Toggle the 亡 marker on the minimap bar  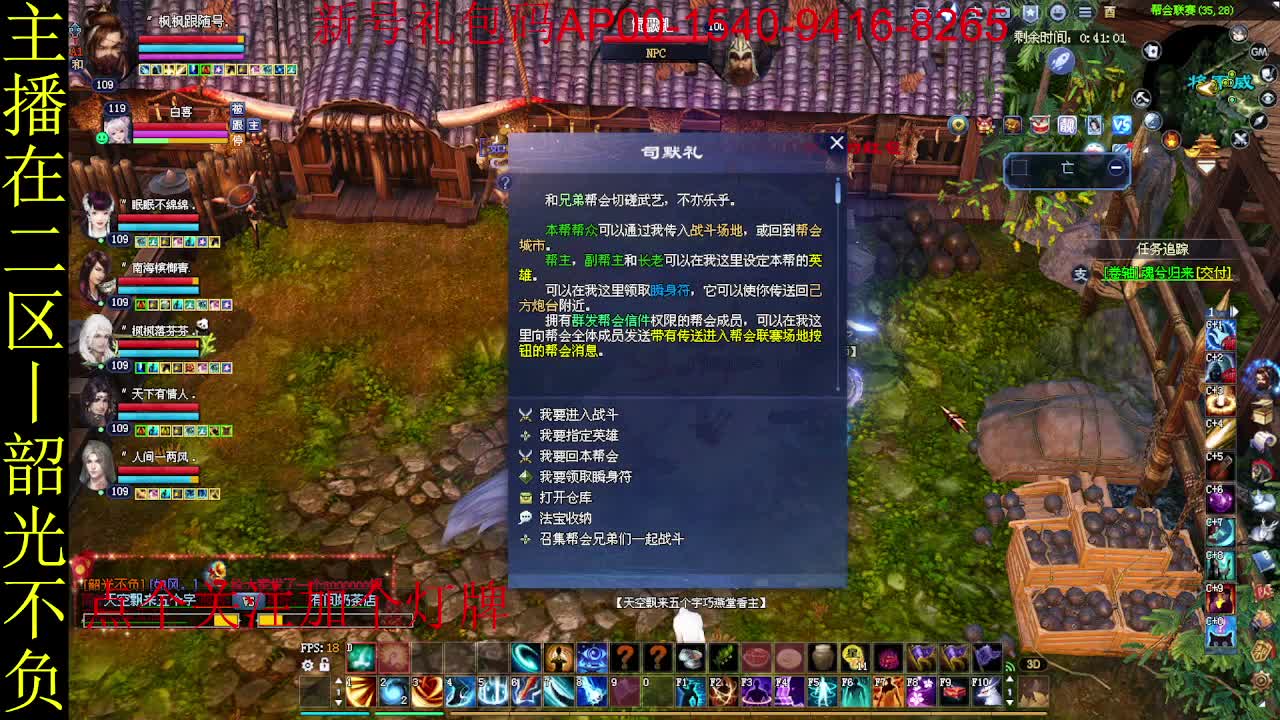point(1067,167)
